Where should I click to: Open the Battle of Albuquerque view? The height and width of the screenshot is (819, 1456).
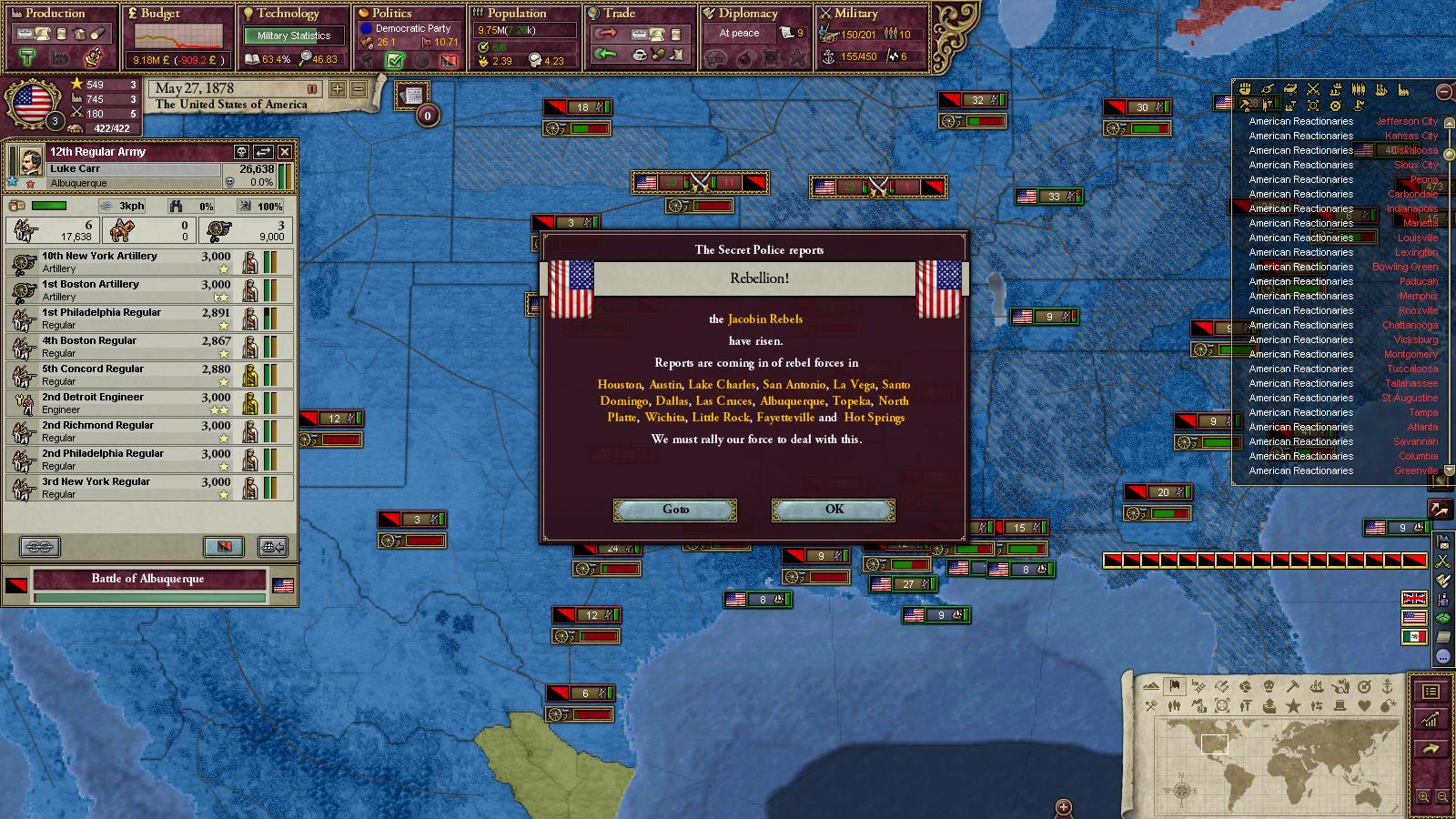pos(148,579)
